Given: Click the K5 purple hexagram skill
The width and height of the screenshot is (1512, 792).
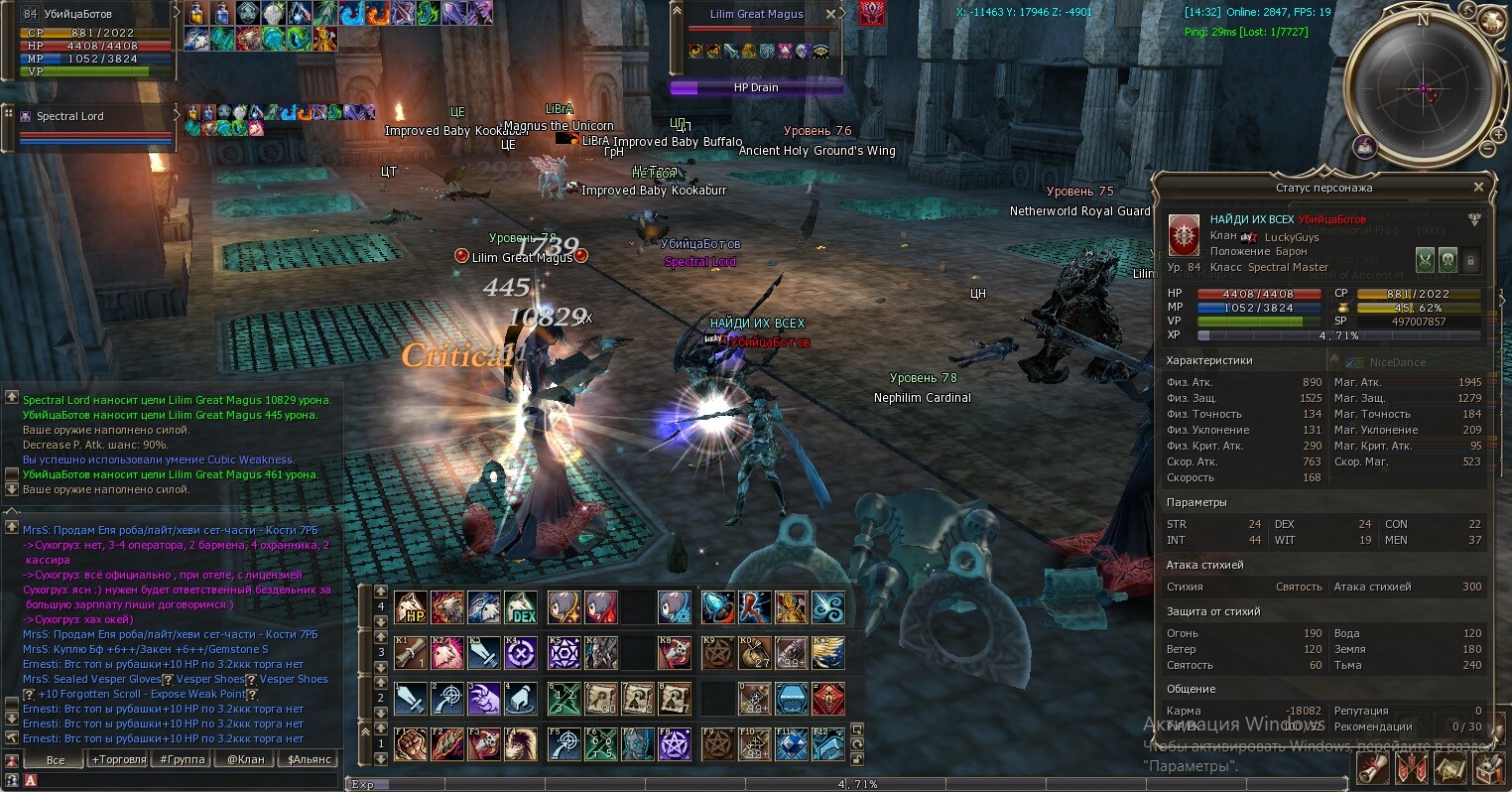Looking at the screenshot, I should 565,653.
